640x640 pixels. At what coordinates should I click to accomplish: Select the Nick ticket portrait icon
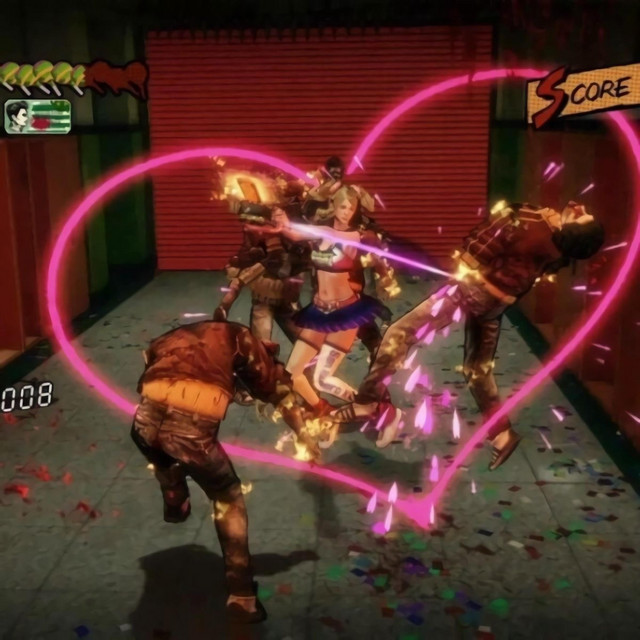[x=37, y=116]
